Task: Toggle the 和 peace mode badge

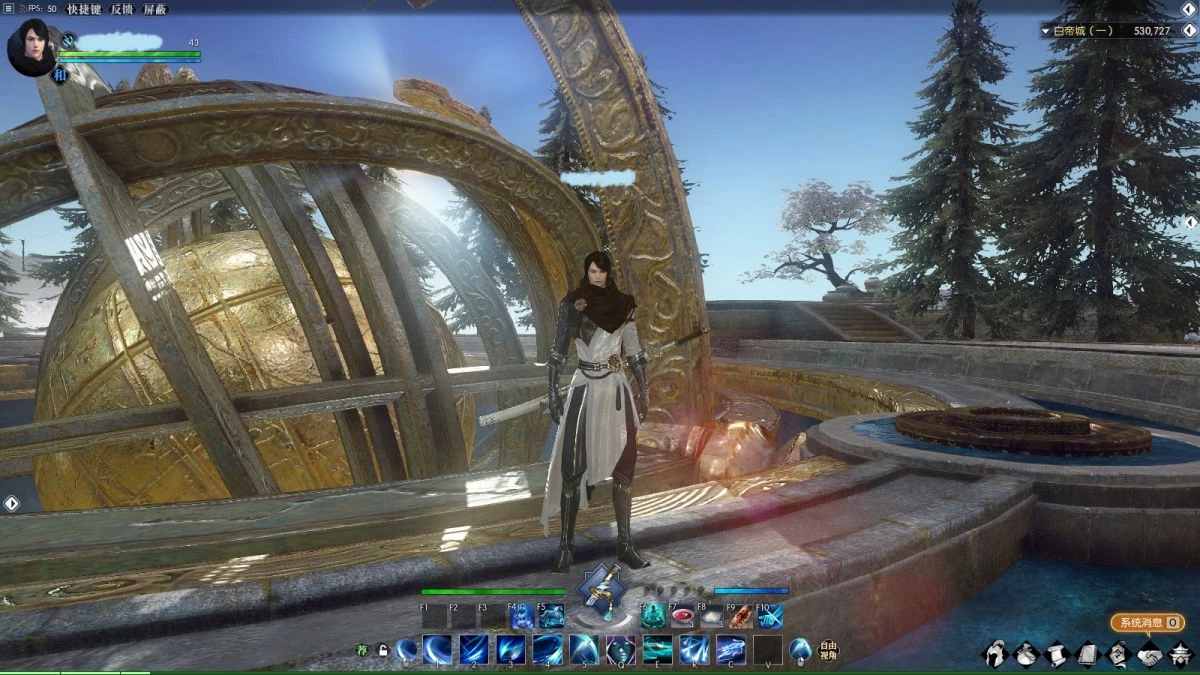Action: coord(59,75)
